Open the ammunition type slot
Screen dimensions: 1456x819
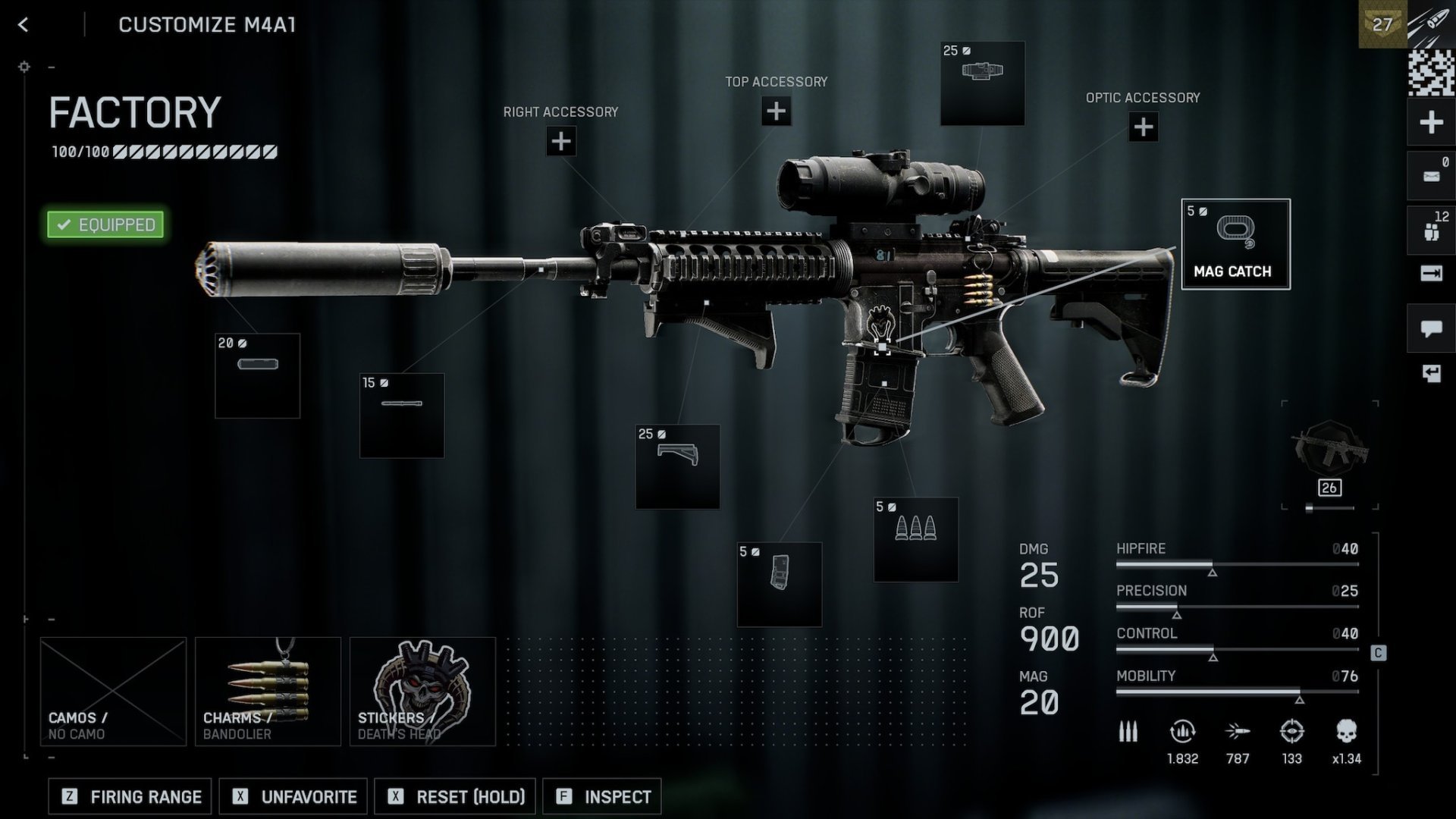point(915,539)
